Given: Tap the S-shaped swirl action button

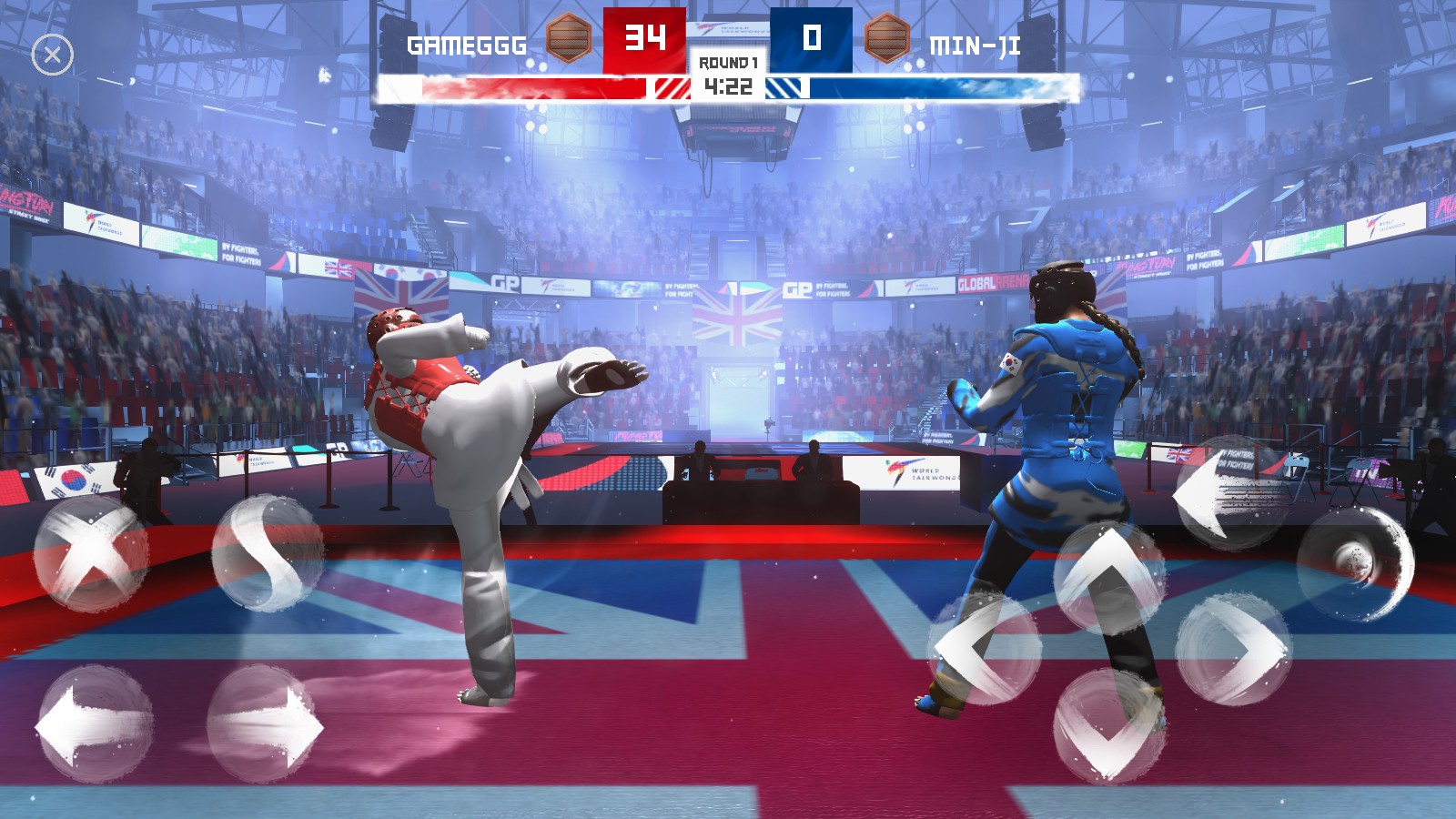Looking at the screenshot, I should (268, 552).
